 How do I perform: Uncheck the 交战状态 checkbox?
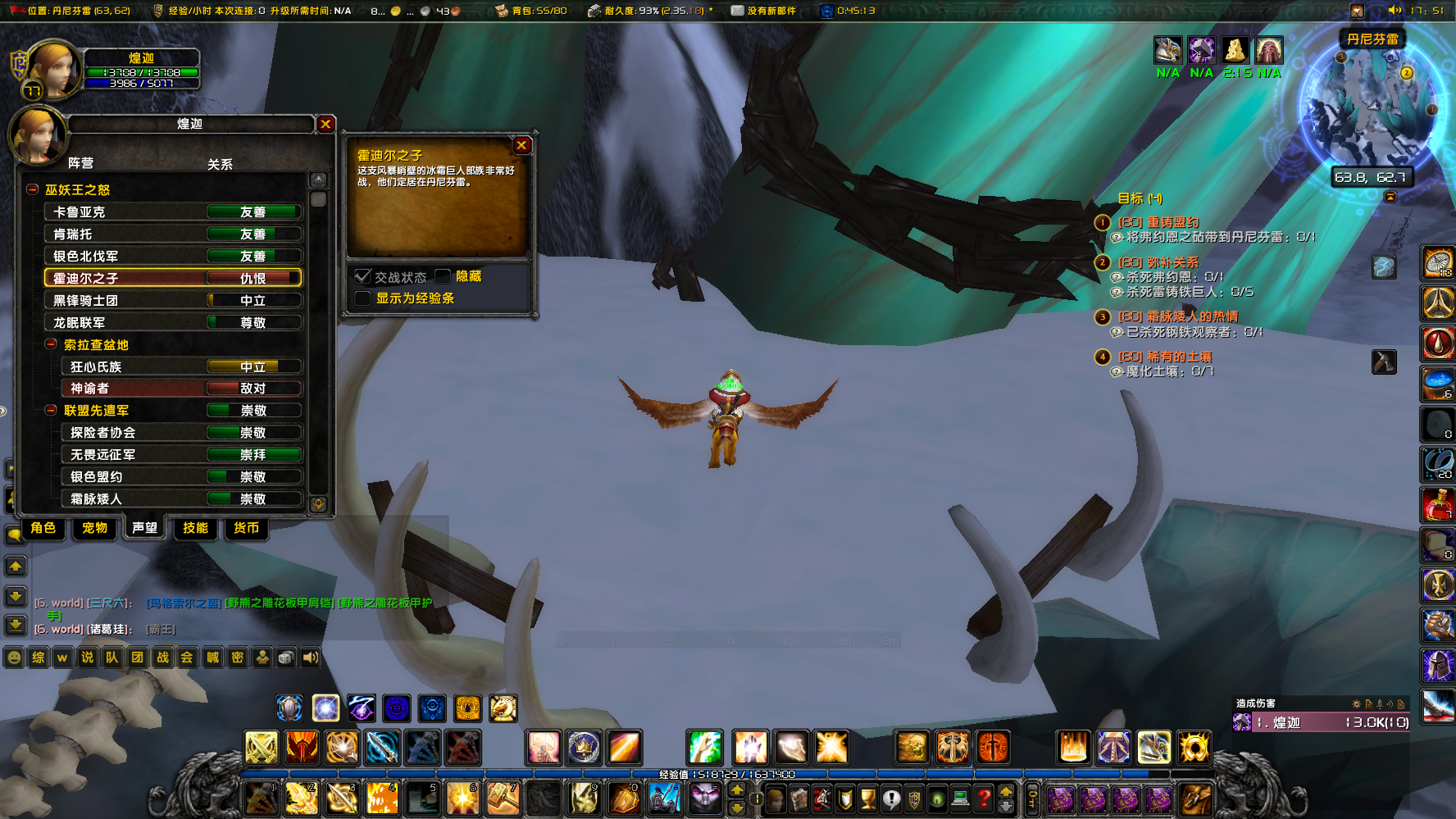[x=363, y=276]
